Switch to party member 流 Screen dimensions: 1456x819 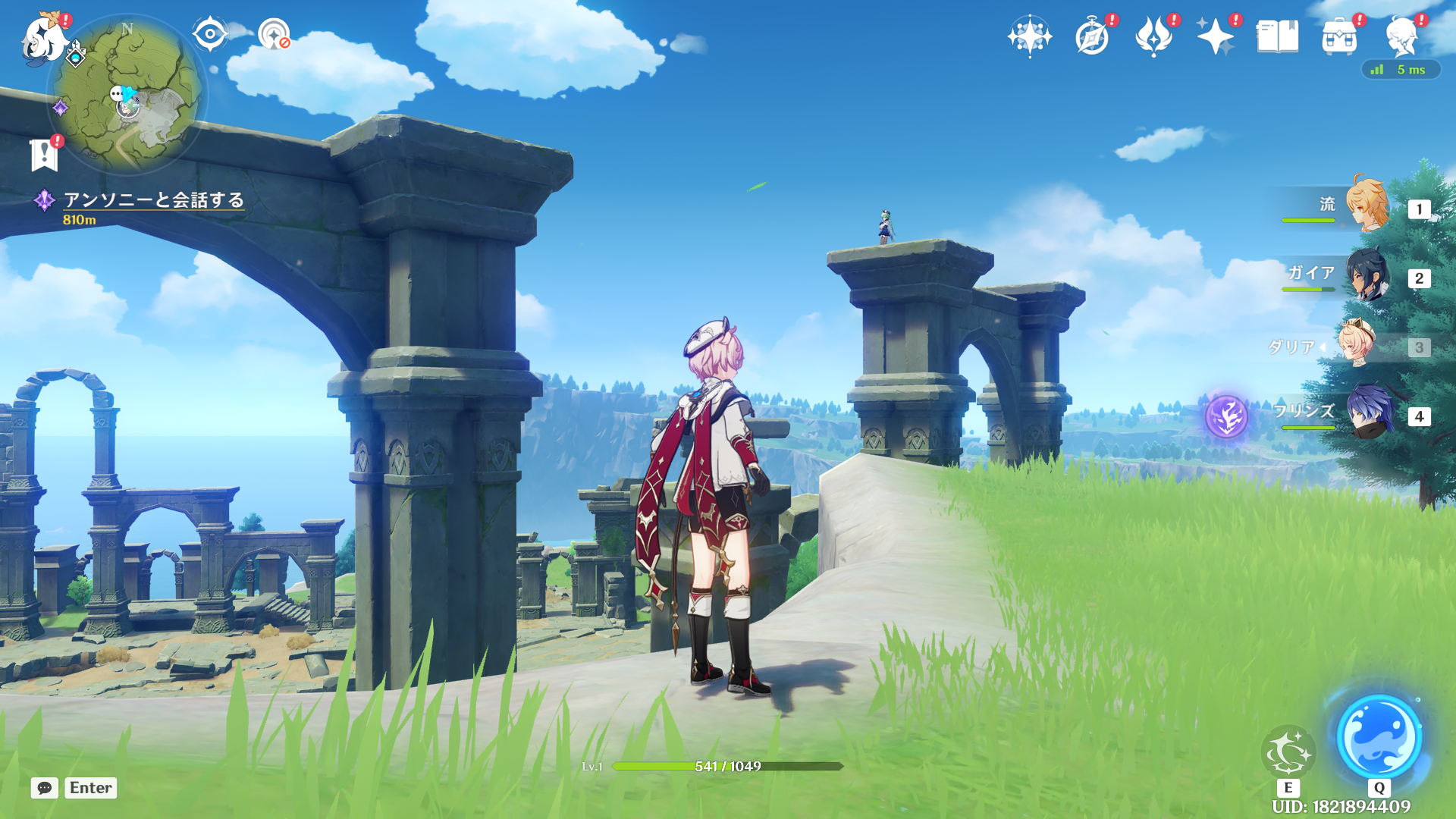1367,205
